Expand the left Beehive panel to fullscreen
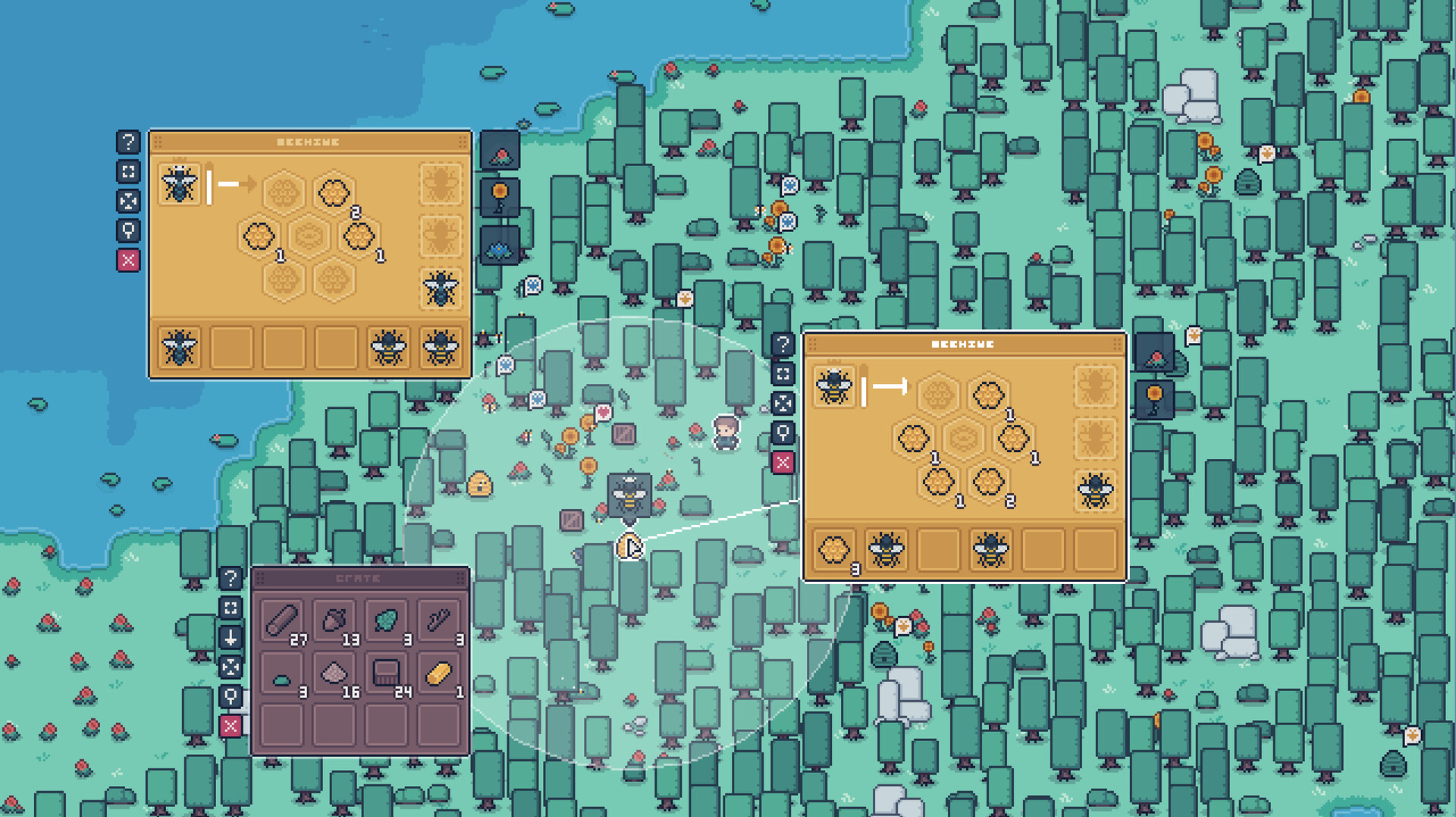 point(129,173)
